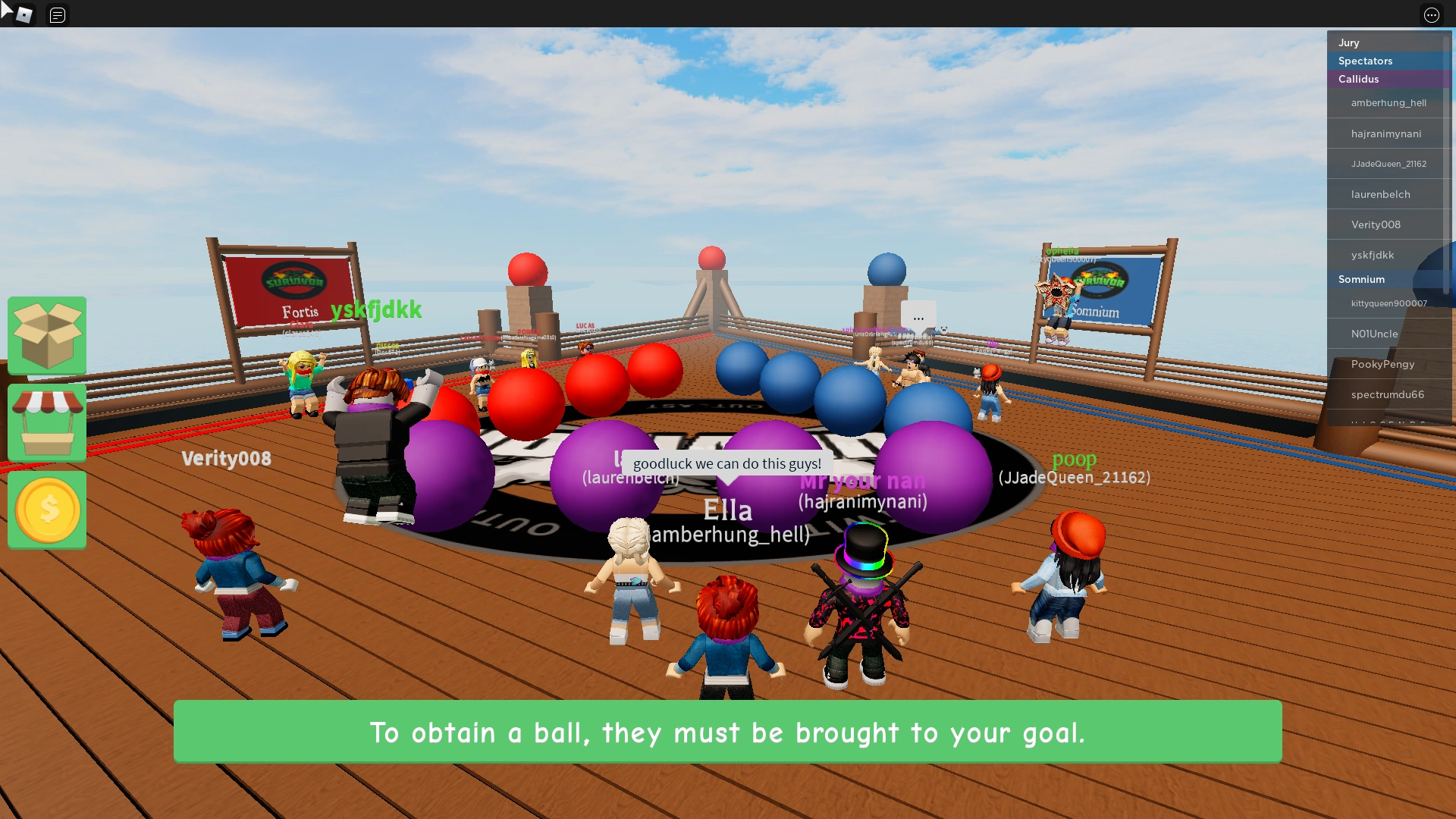The image size is (1456, 819).
Task: Open the in-game shop stand icon
Action: pyautogui.click(x=46, y=422)
